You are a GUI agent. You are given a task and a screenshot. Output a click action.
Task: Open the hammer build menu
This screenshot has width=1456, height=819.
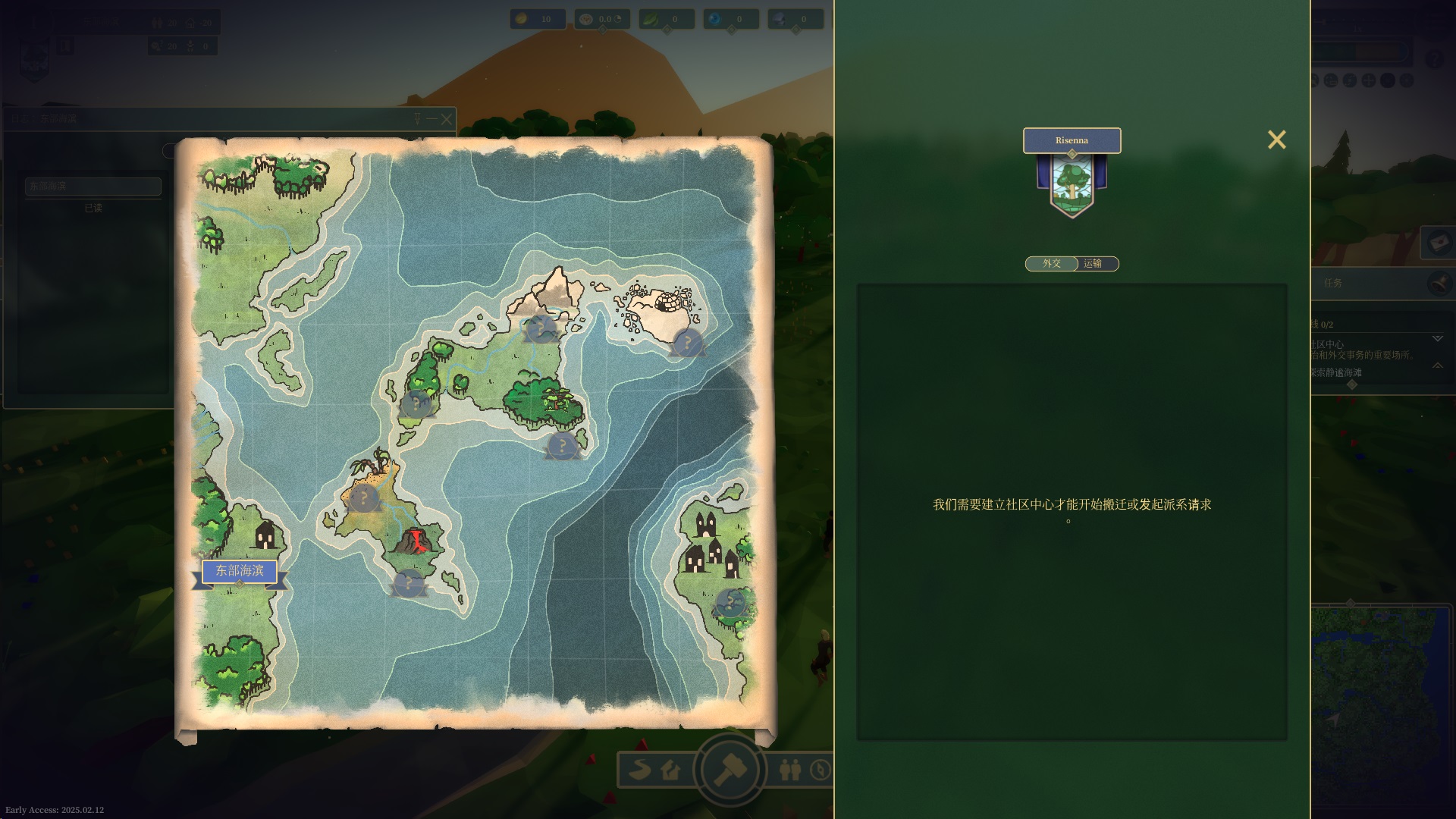point(730,770)
